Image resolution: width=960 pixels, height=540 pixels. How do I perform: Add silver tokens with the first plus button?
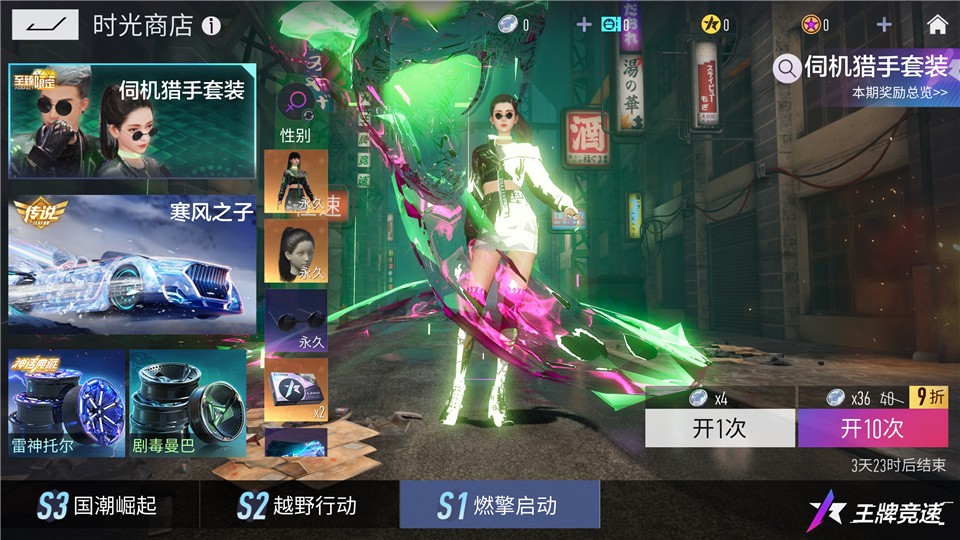[584, 25]
